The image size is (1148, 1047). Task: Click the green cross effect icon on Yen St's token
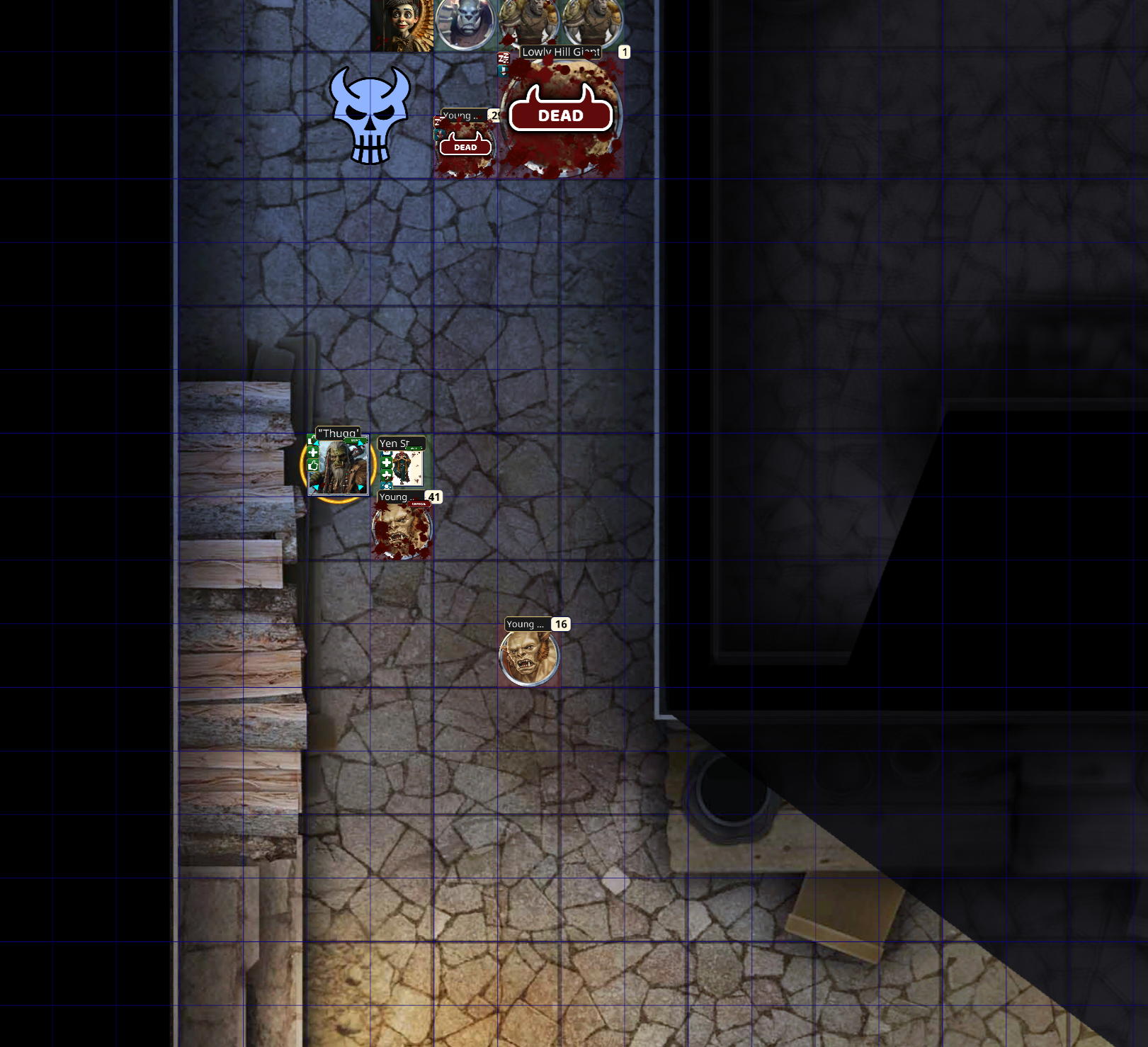pos(386,463)
